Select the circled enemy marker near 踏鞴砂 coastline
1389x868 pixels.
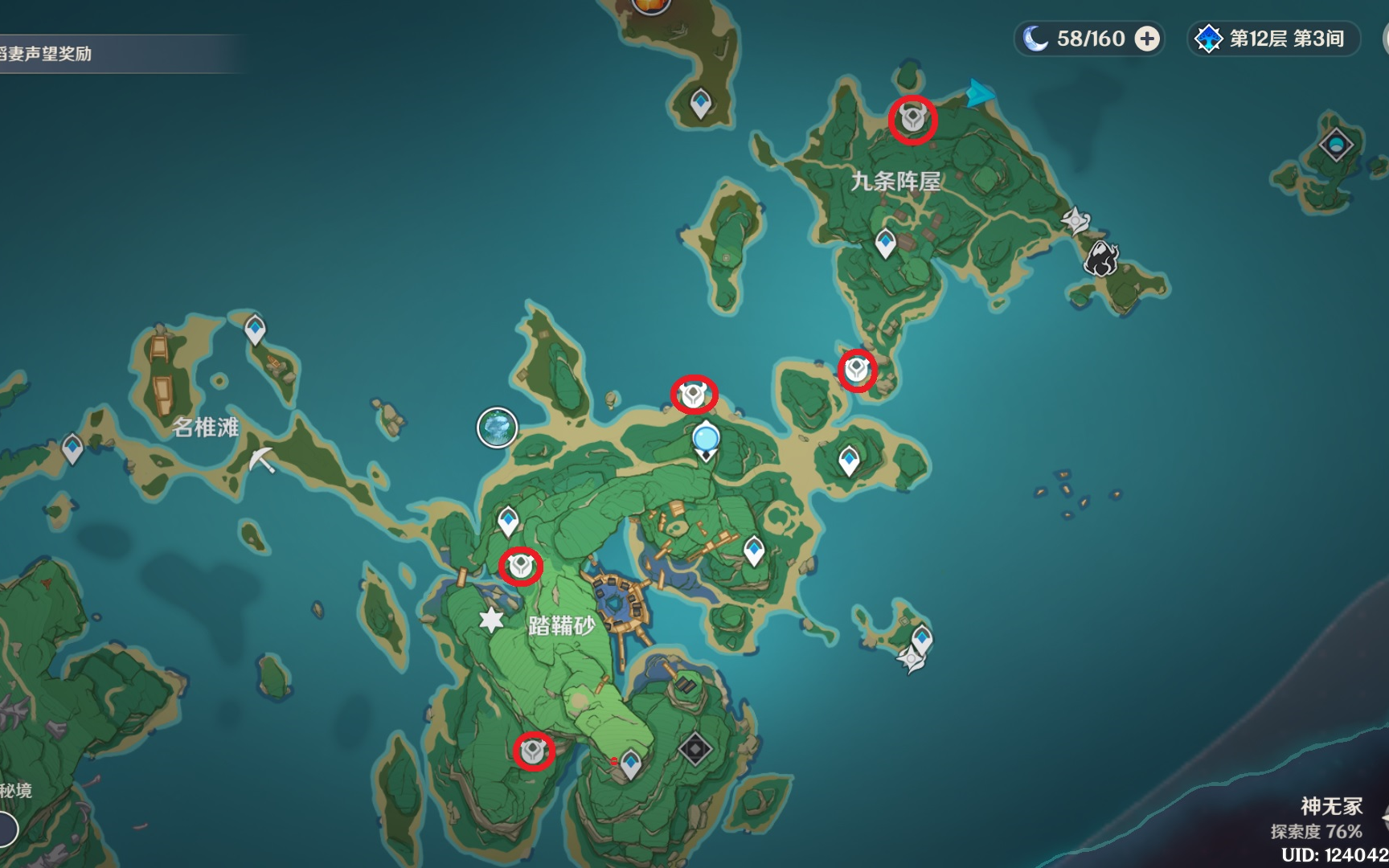pyautogui.click(x=694, y=393)
